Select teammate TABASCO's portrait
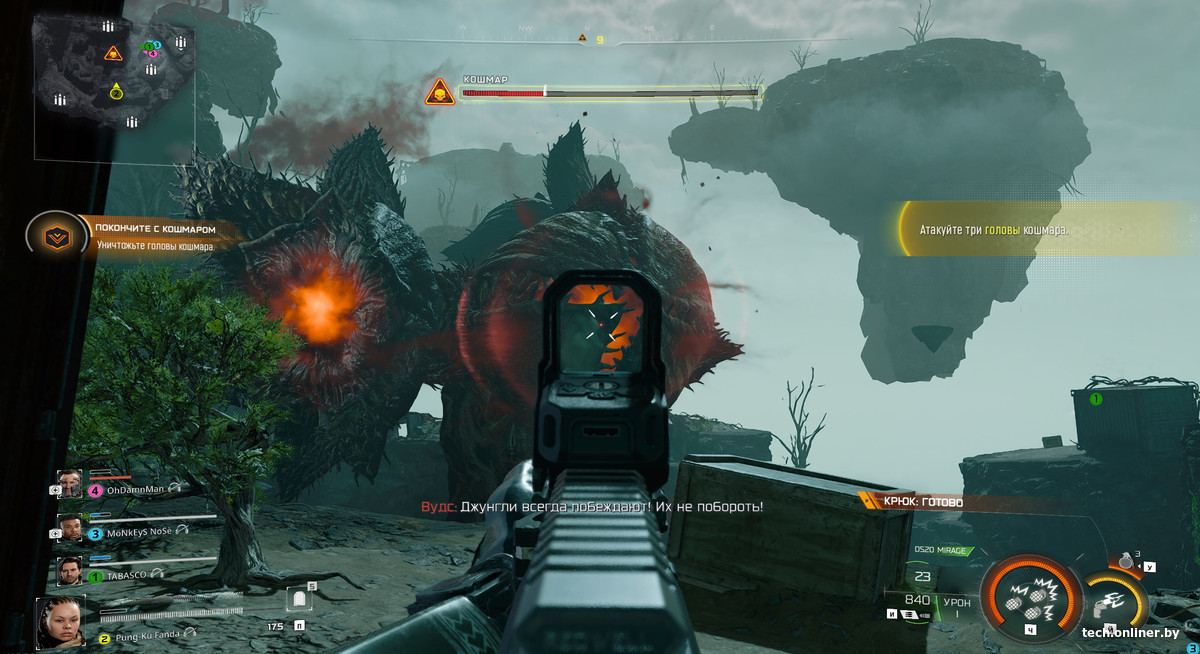This screenshot has height=654, width=1200. click(69, 571)
